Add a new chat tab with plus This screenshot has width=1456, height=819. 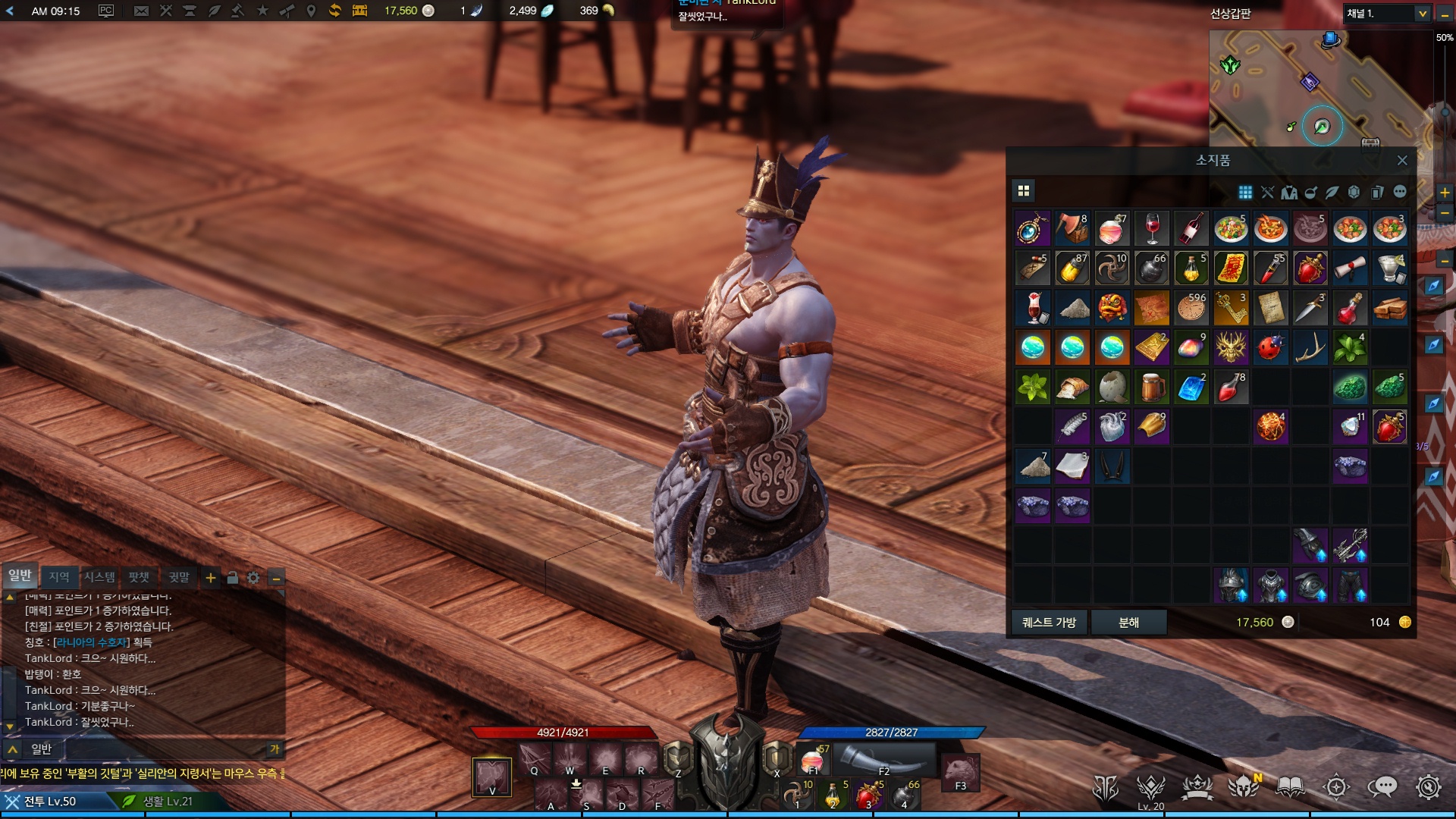click(211, 579)
